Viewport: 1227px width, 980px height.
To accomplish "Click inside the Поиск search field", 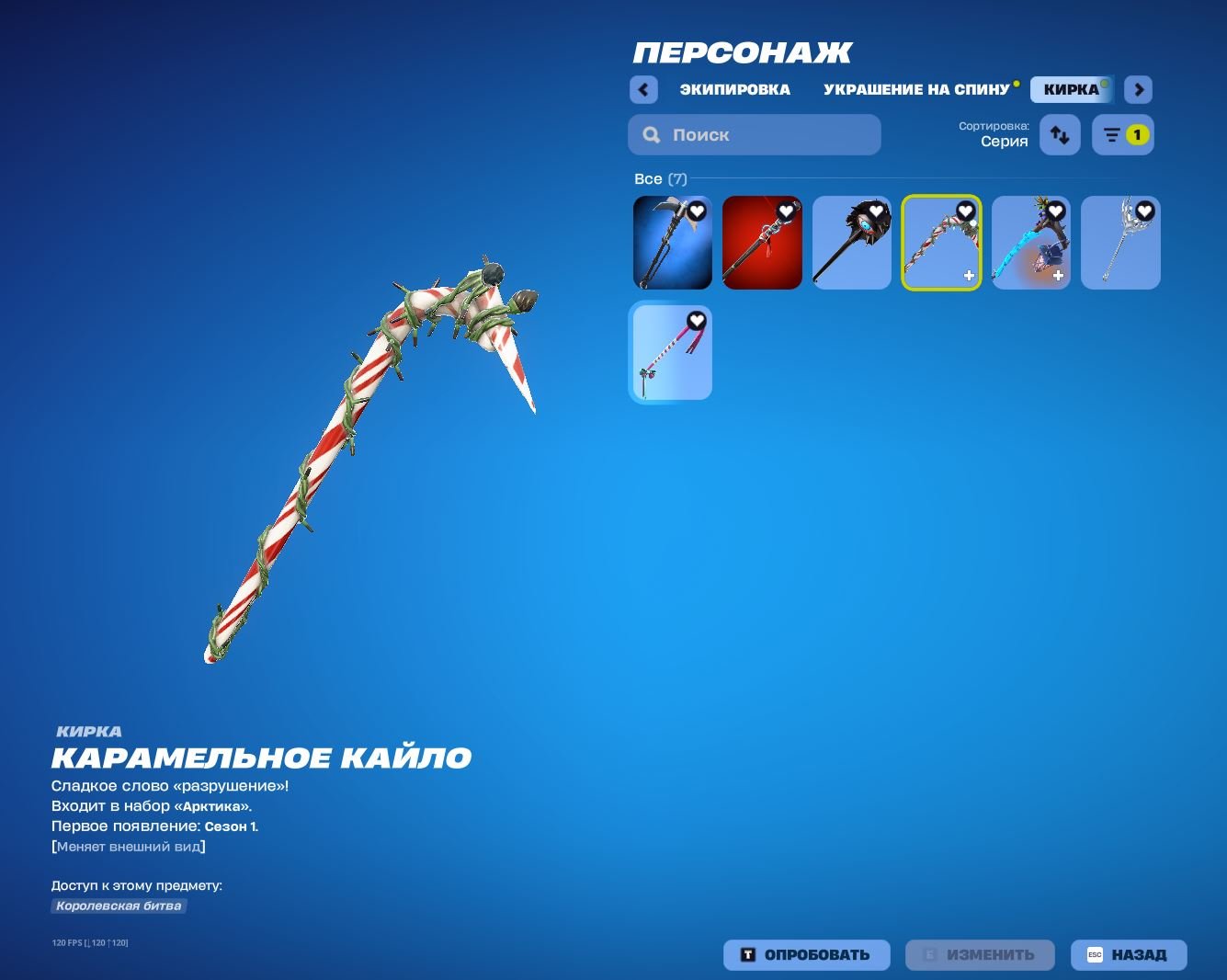I will (x=754, y=134).
